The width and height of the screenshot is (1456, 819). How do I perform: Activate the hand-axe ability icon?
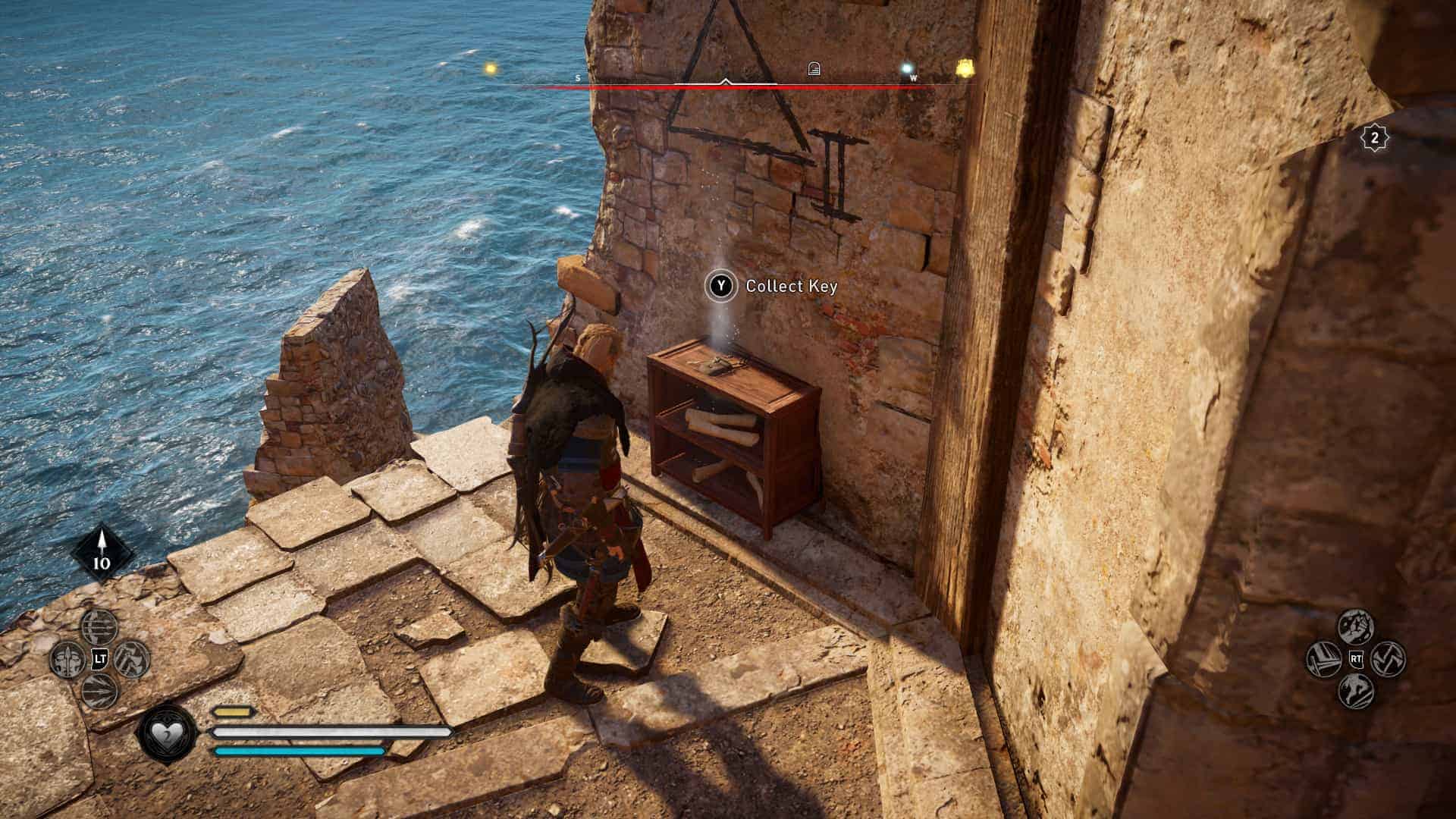[x=132, y=658]
